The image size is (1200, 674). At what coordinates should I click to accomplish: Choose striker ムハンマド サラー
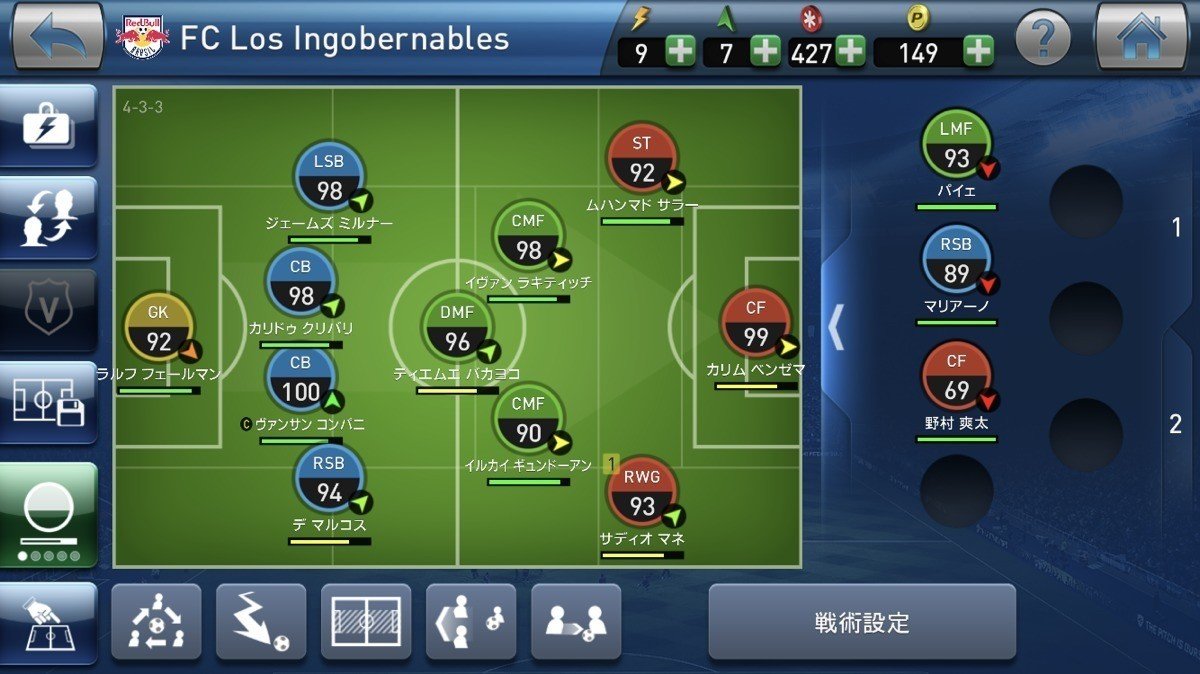pos(641,160)
